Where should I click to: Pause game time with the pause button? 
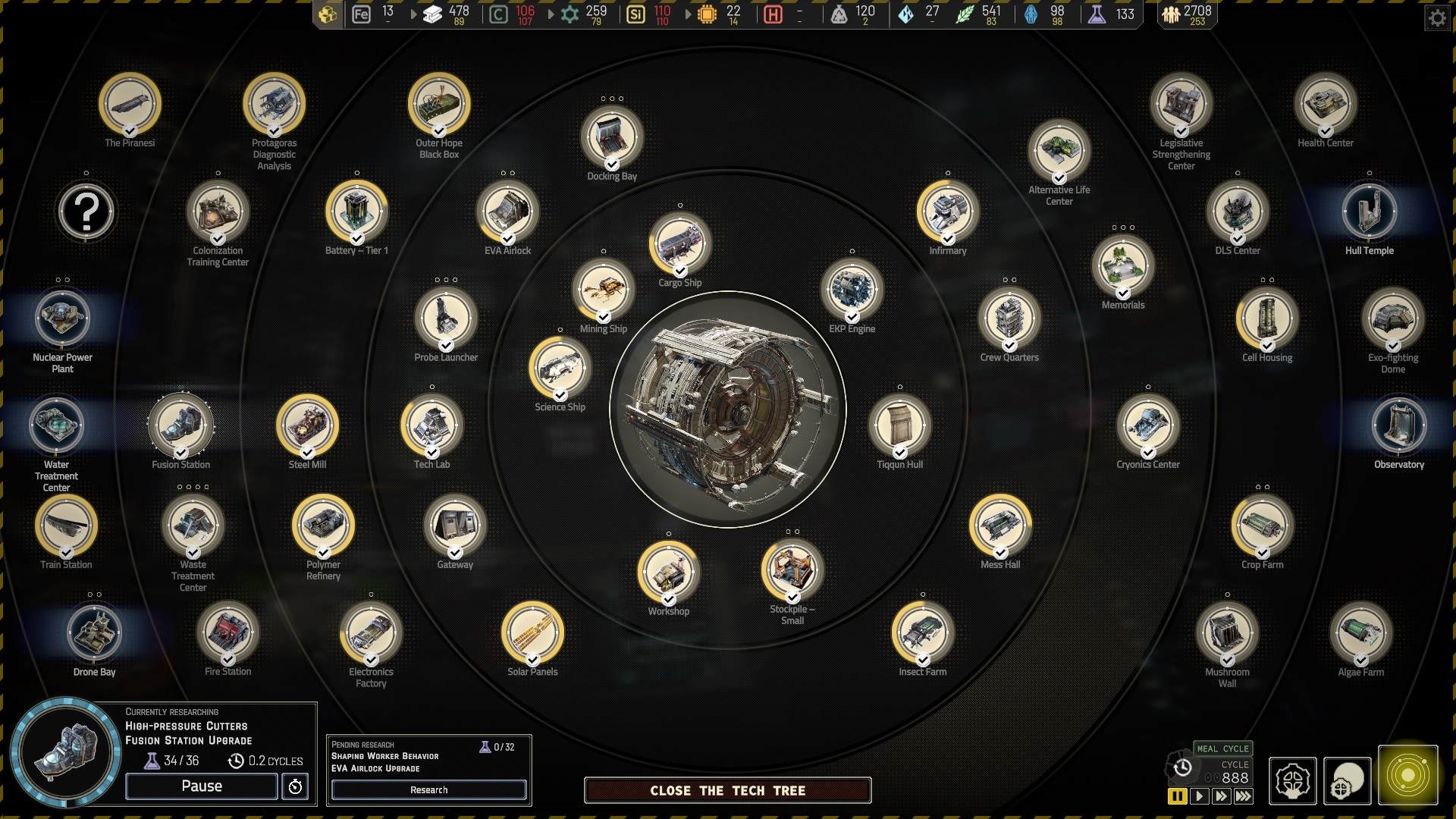tap(1177, 796)
